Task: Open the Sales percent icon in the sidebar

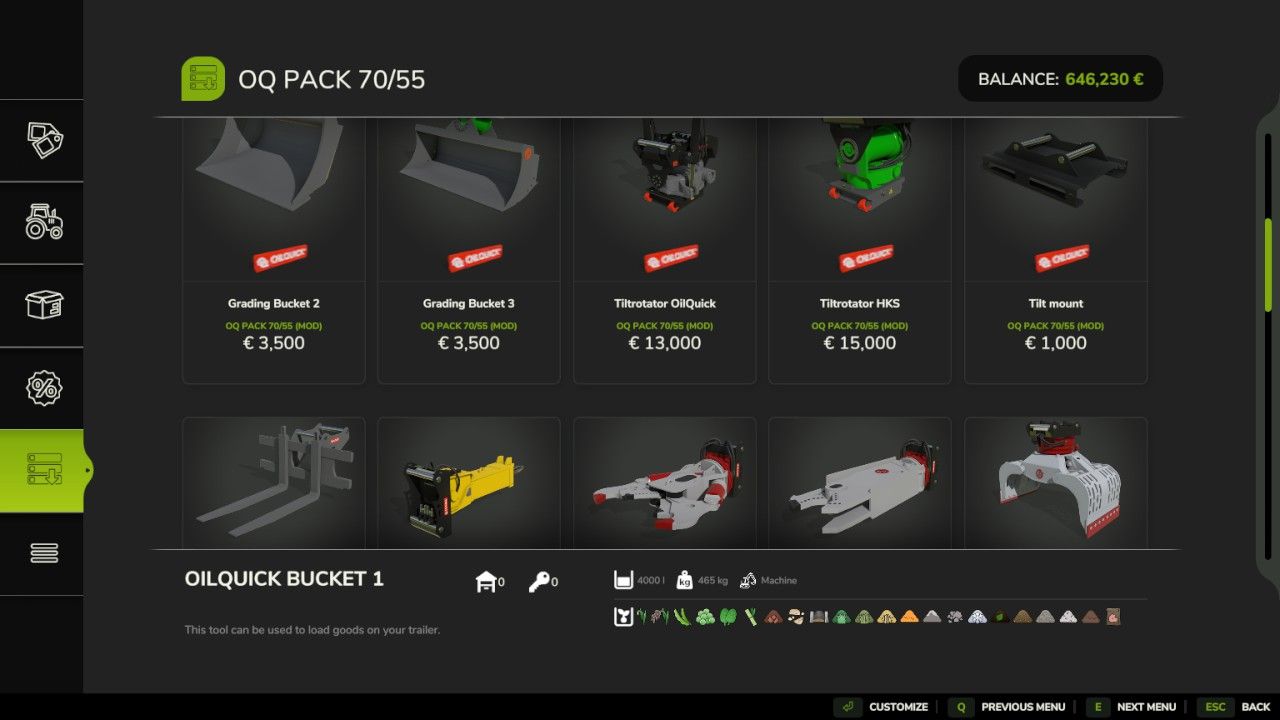Action: [x=42, y=386]
